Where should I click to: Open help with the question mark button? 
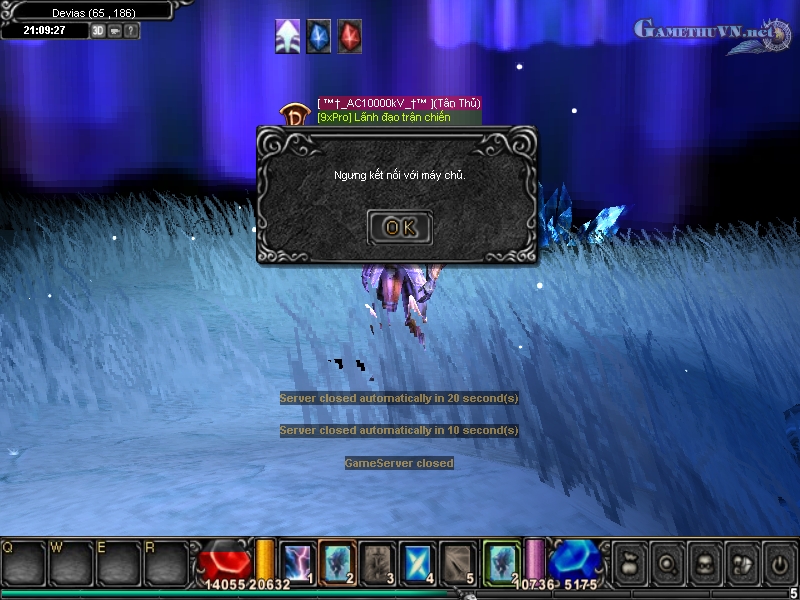(x=131, y=30)
